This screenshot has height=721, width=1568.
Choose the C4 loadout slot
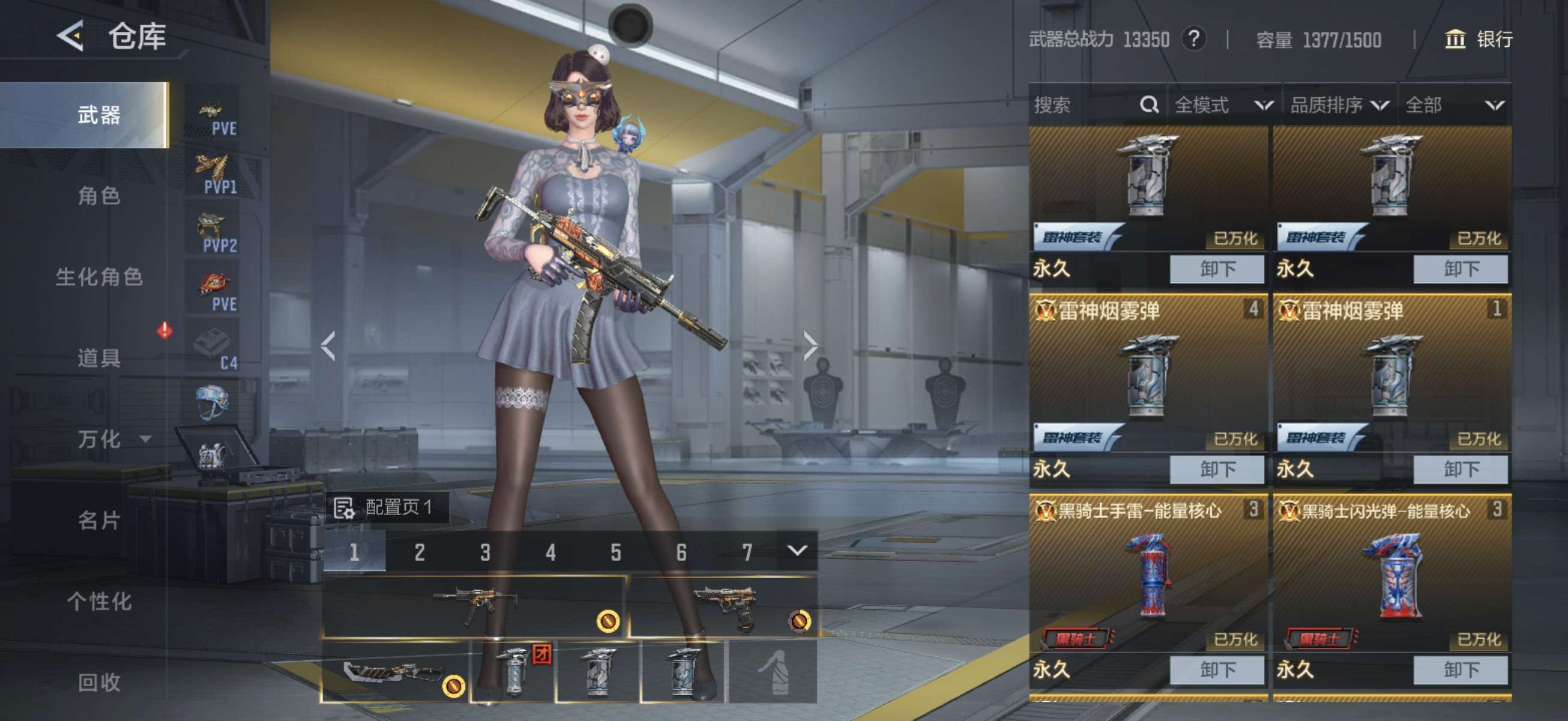[x=213, y=349]
